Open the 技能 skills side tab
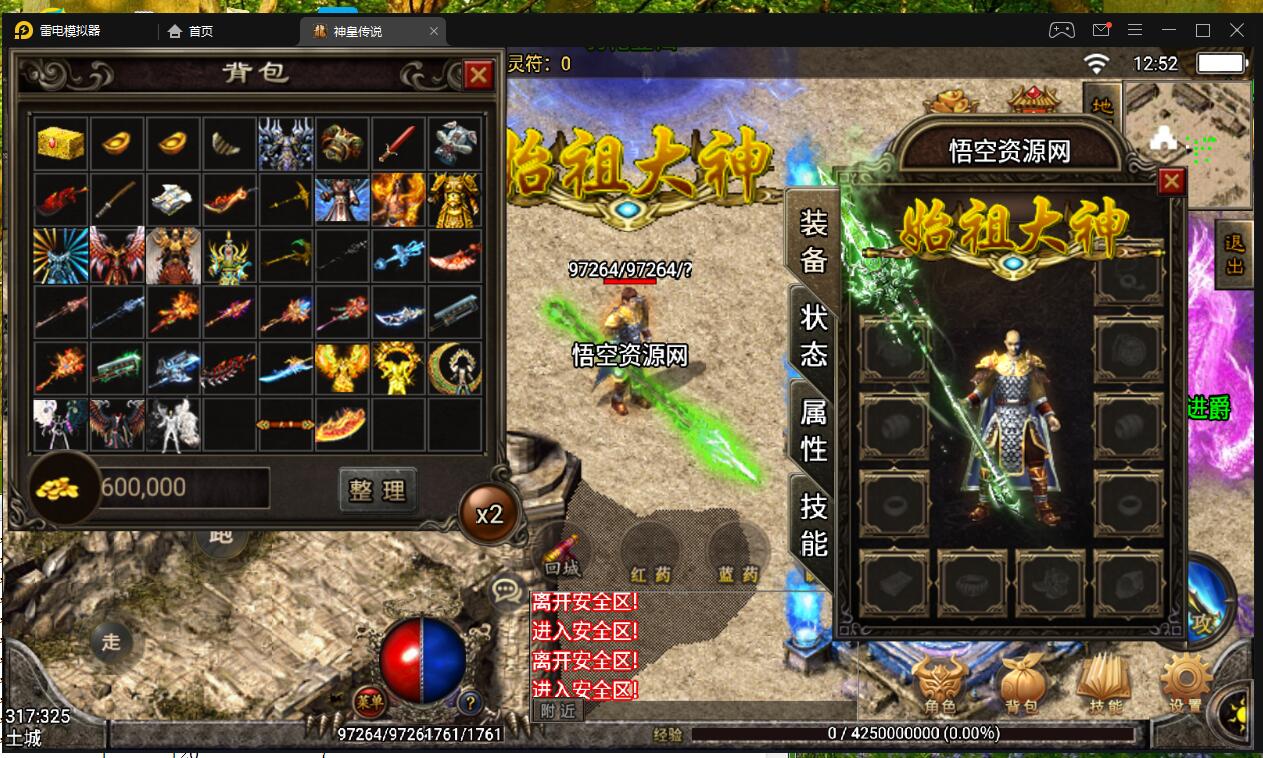This screenshot has width=1263, height=758. pos(813,524)
